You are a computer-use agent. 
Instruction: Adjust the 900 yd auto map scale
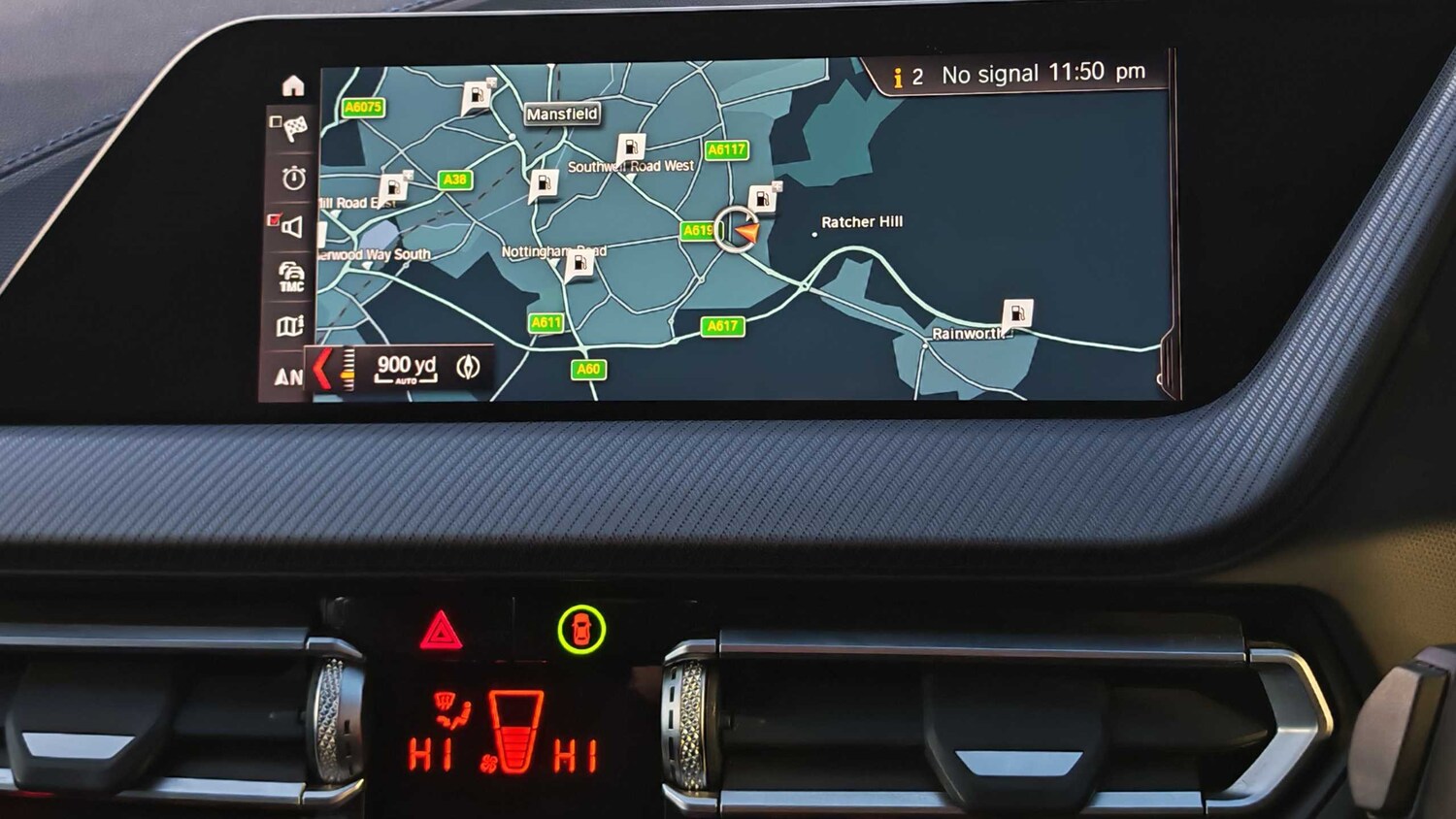coord(406,368)
